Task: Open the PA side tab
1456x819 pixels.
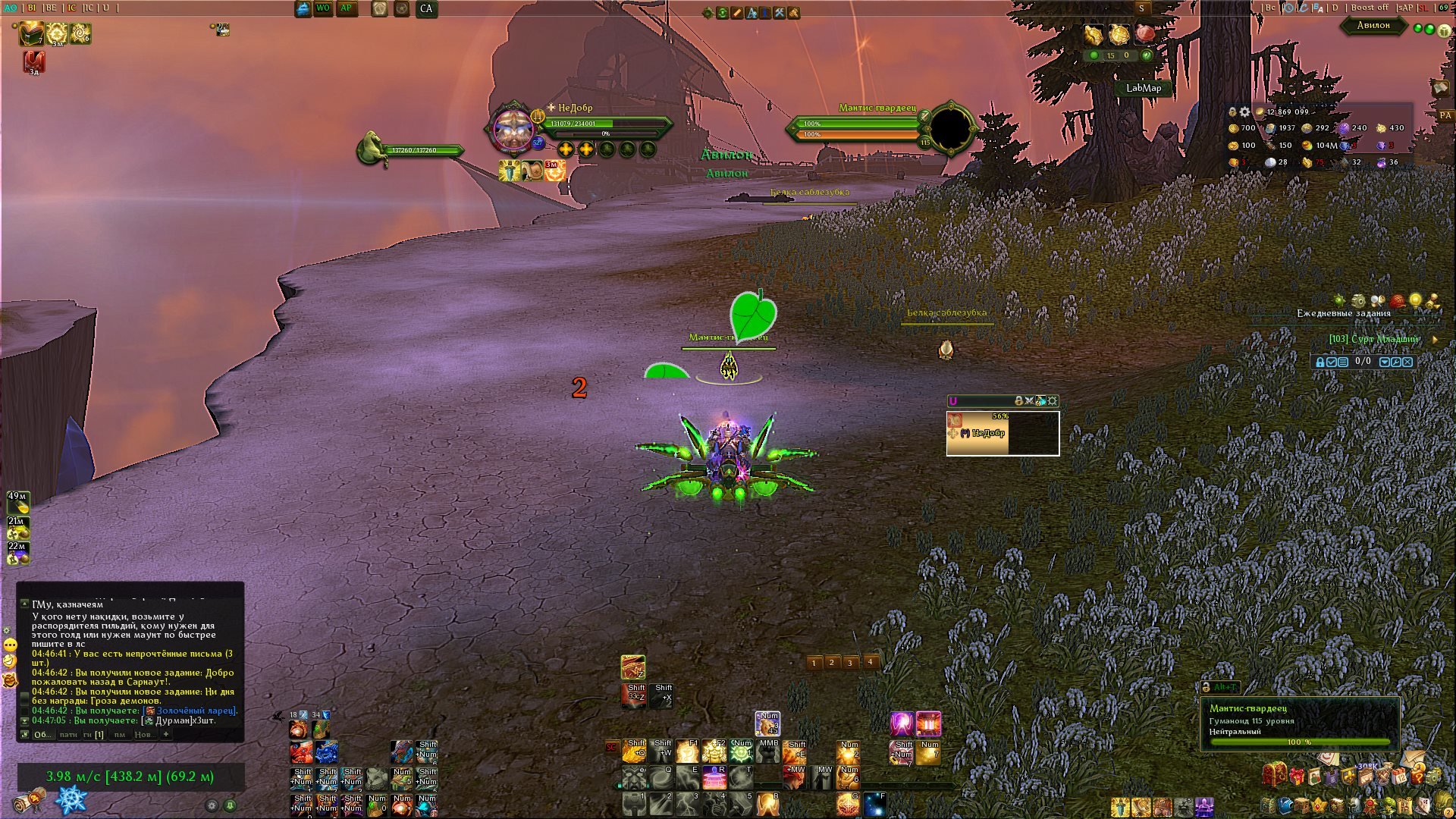Action: 1445,115
